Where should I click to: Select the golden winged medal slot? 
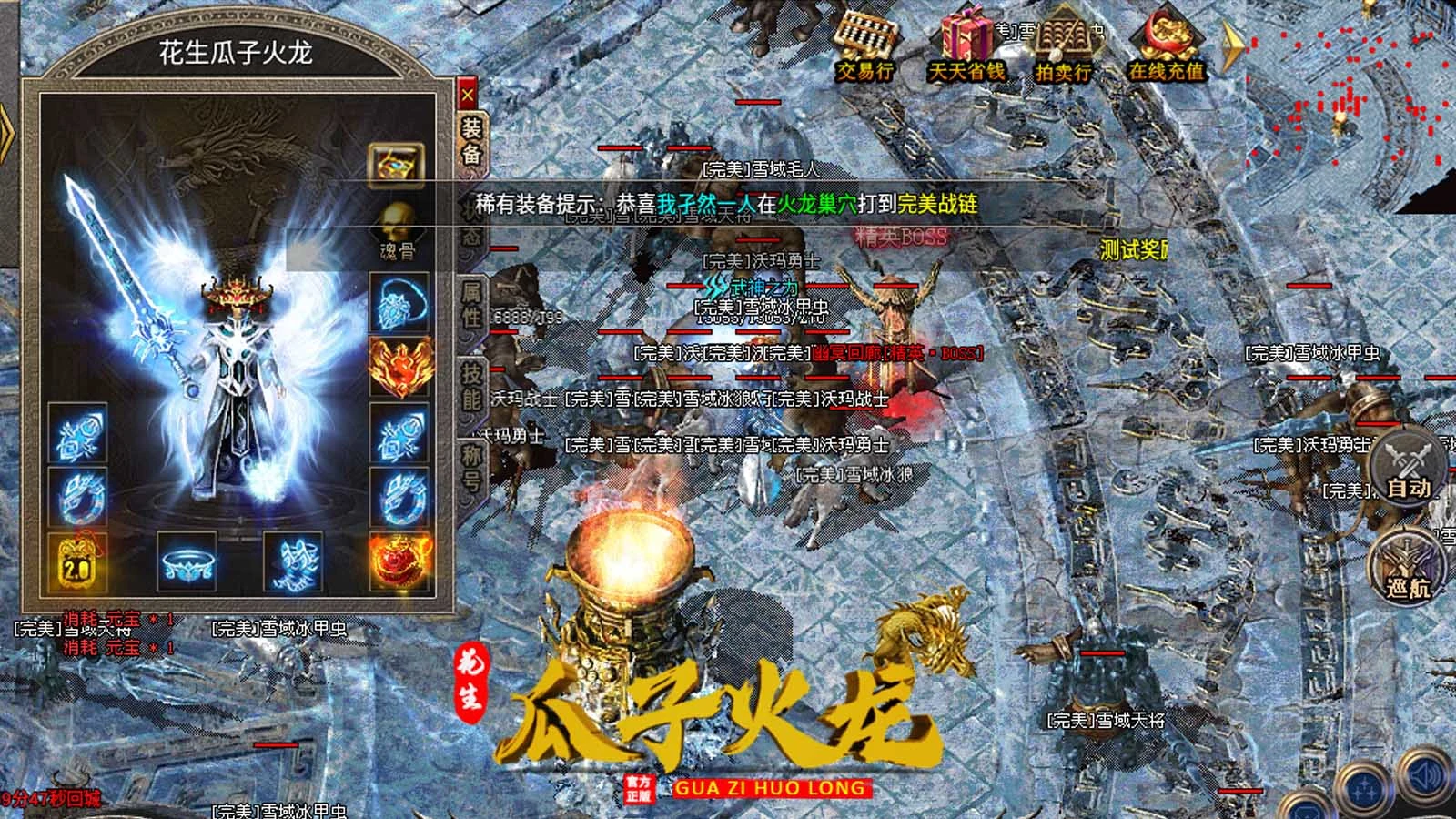click(399, 367)
